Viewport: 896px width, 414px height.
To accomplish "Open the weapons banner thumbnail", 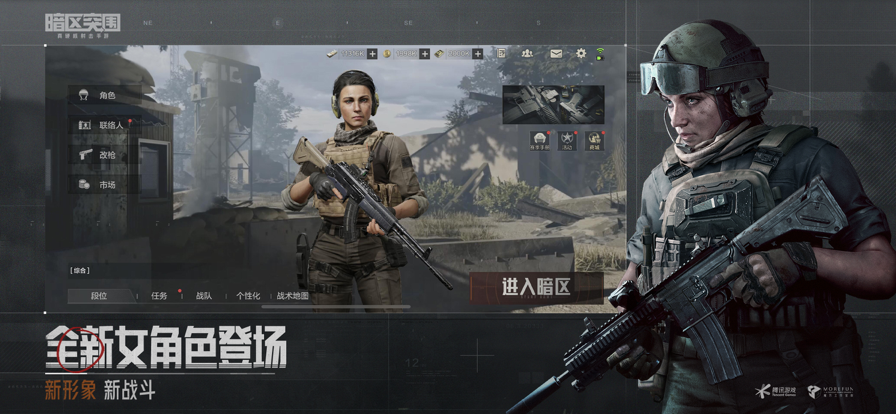I will click(x=553, y=104).
